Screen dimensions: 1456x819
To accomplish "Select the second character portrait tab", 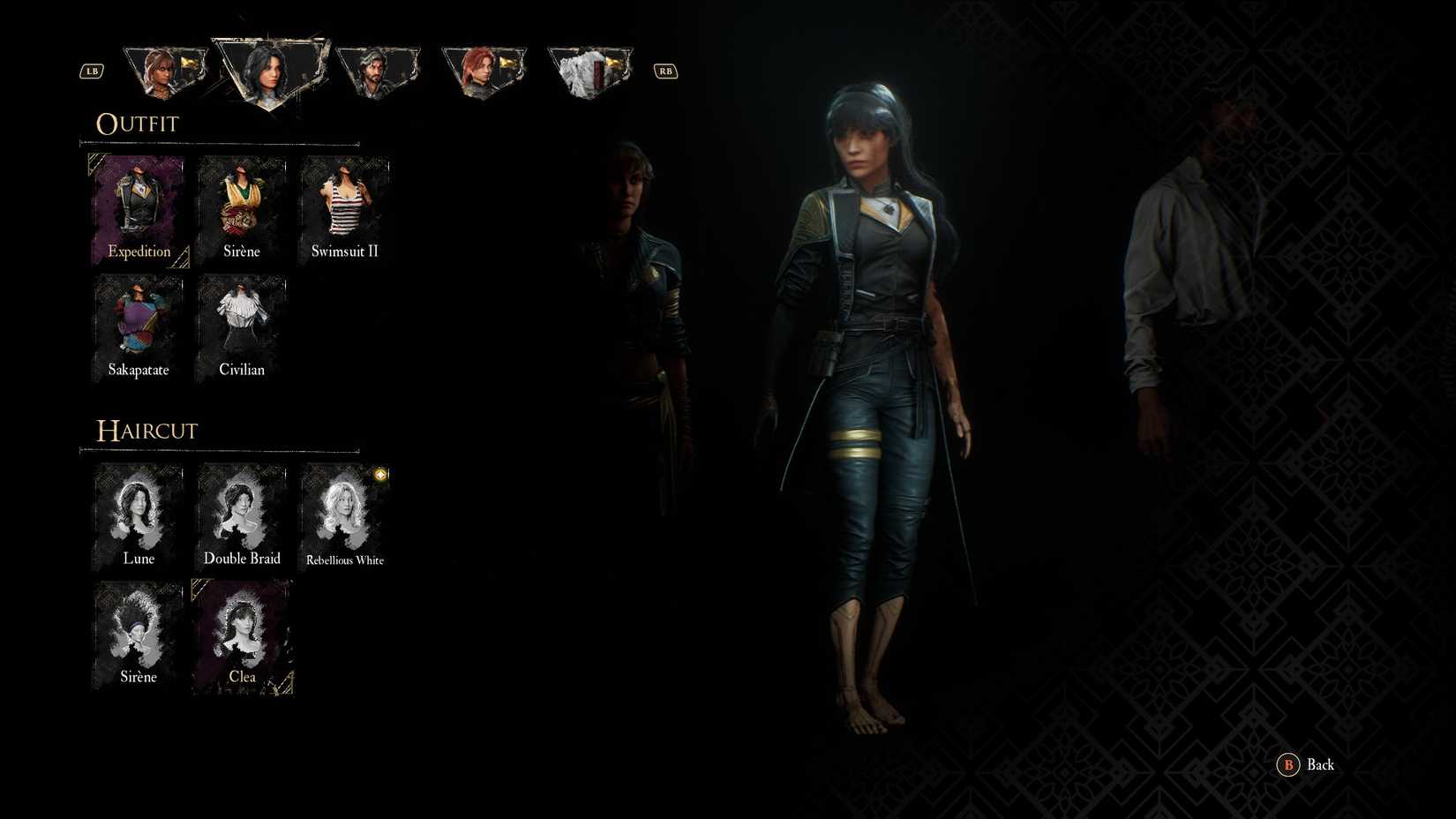I will click(x=267, y=71).
